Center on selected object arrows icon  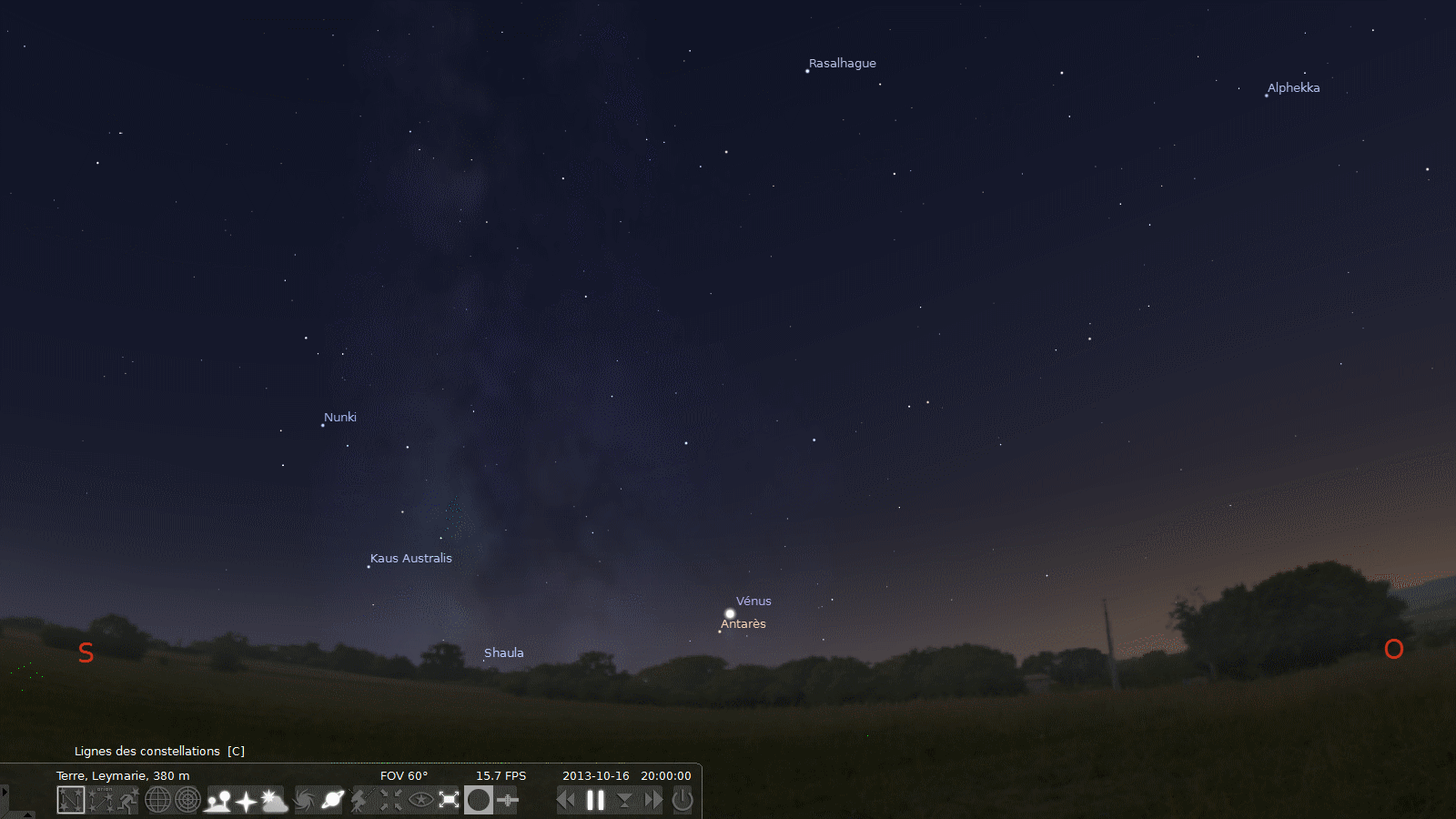390,800
